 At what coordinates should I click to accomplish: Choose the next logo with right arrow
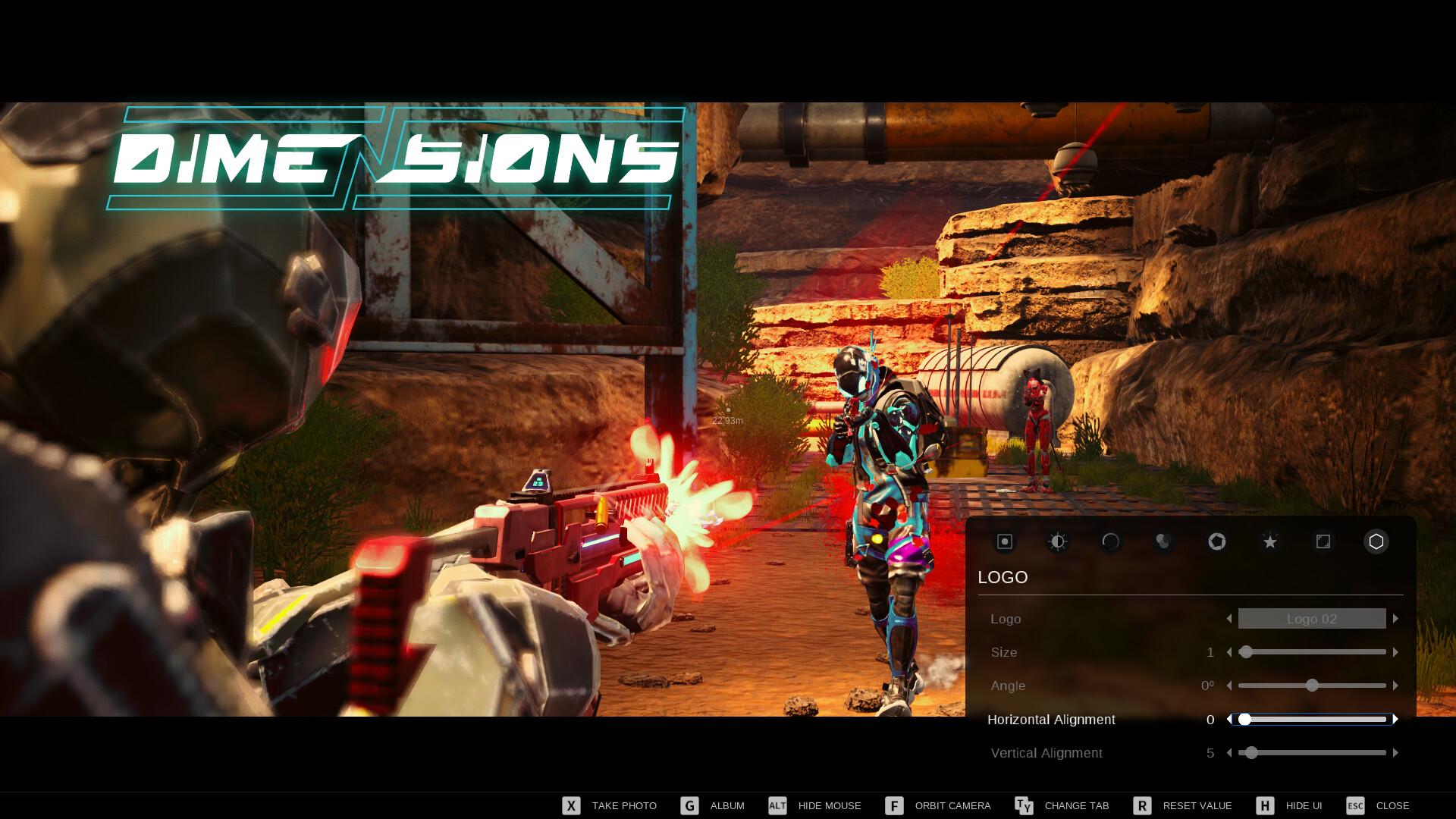1395,619
